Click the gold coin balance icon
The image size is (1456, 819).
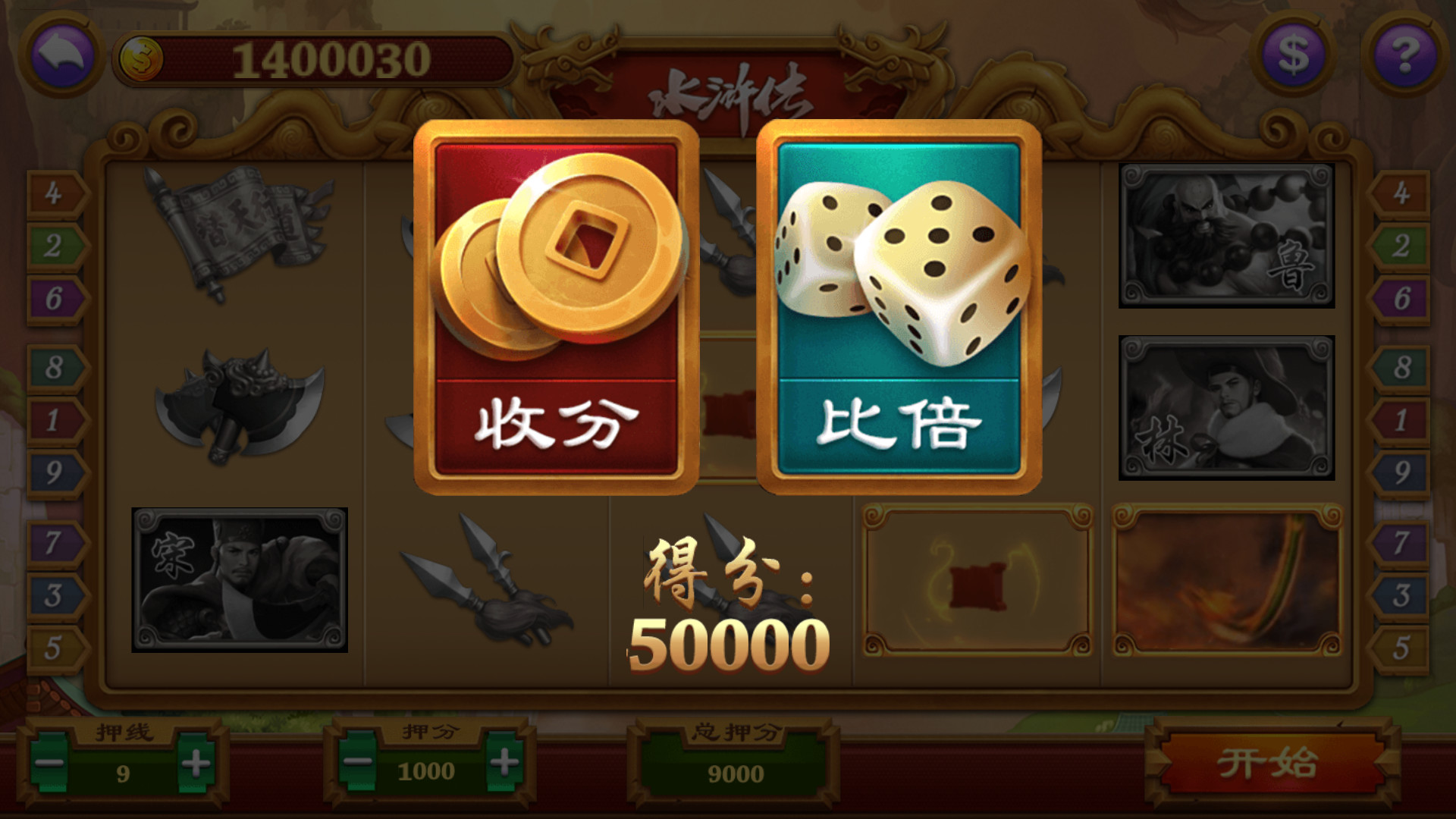(x=140, y=55)
